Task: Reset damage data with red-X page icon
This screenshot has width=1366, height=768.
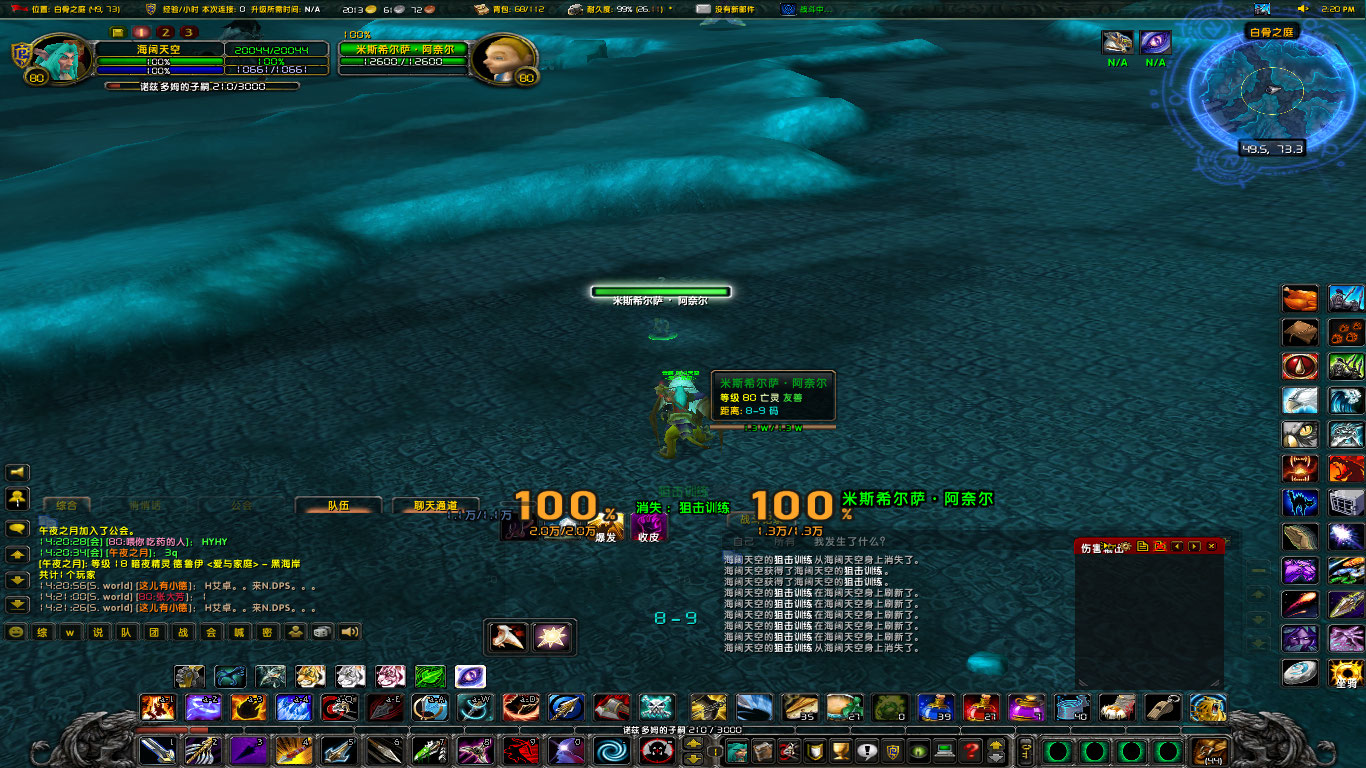Action: pos(1160,547)
